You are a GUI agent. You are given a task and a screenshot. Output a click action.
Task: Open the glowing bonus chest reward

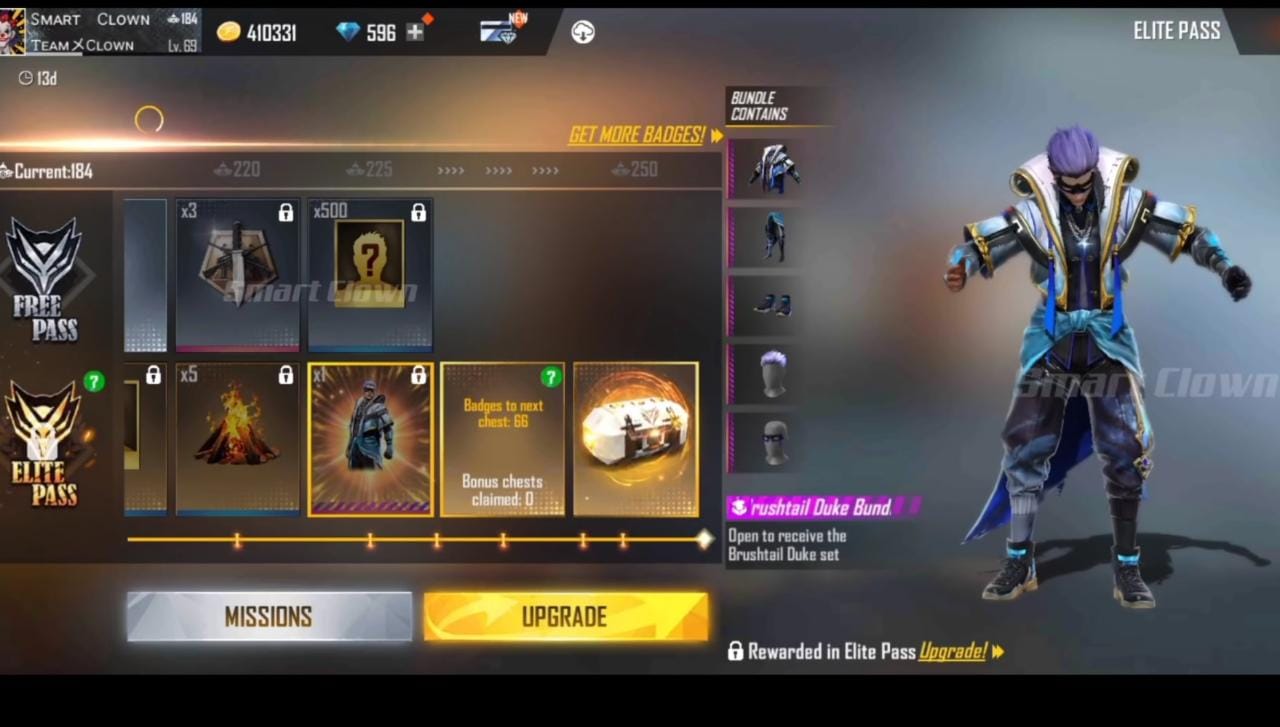click(x=635, y=440)
